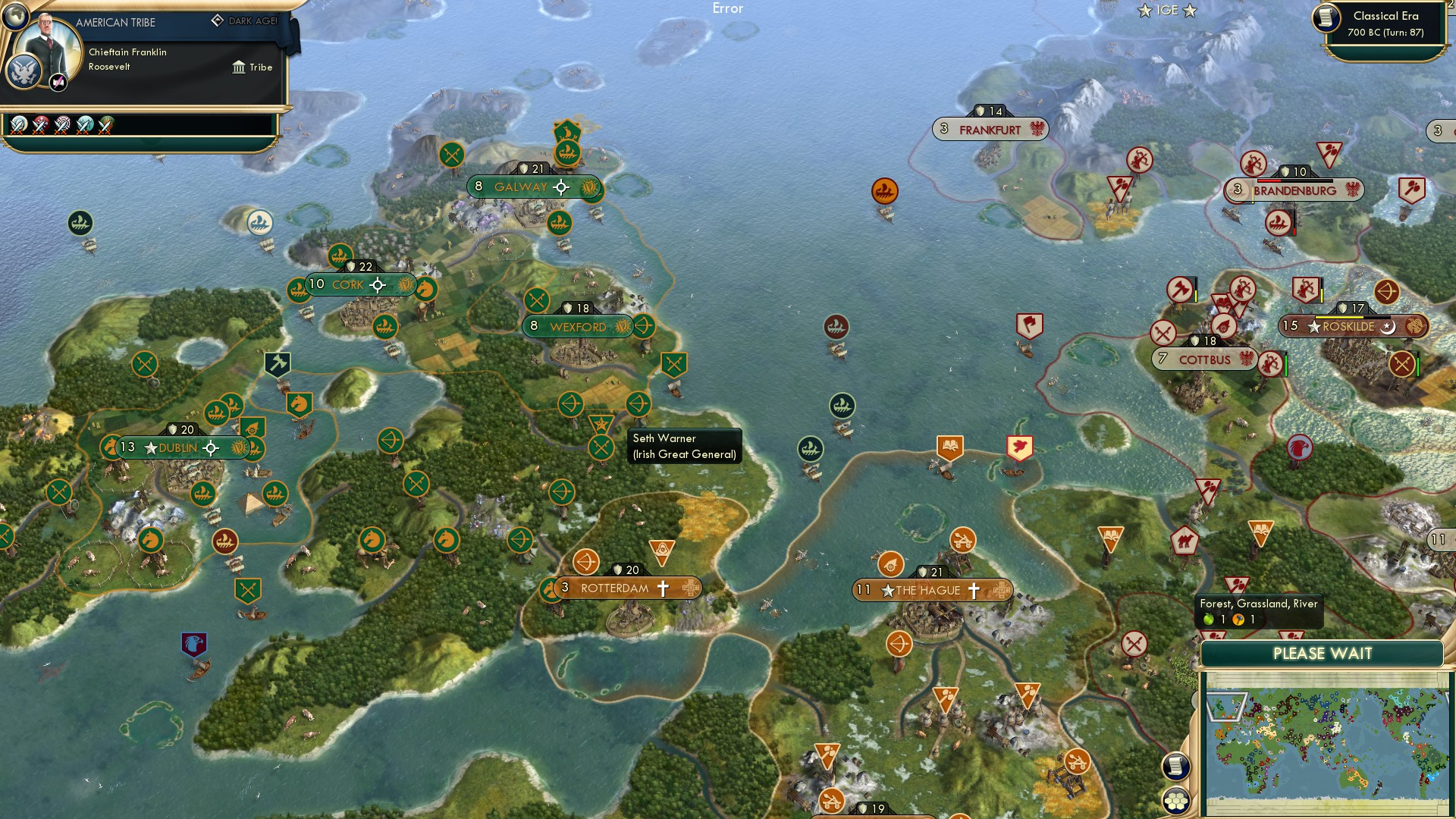Select the trireme sailing near Frankfurt
The height and width of the screenshot is (819, 1456).
pos(885,192)
